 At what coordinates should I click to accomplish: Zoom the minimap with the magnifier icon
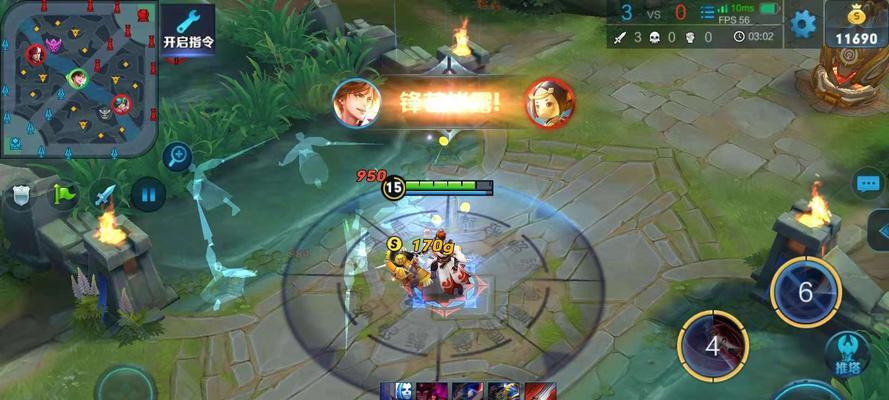tap(178, 155)
